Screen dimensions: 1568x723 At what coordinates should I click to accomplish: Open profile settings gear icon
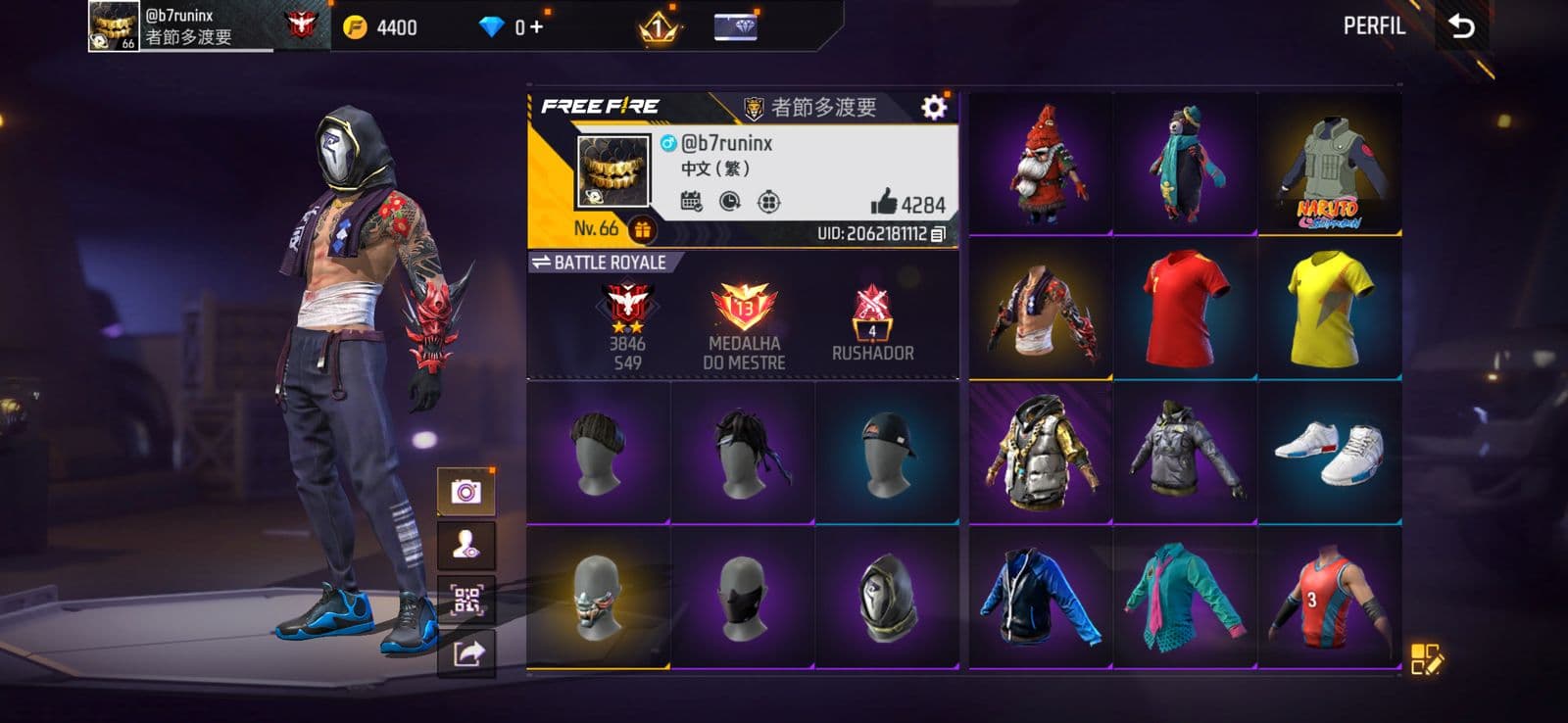(934, 107)
